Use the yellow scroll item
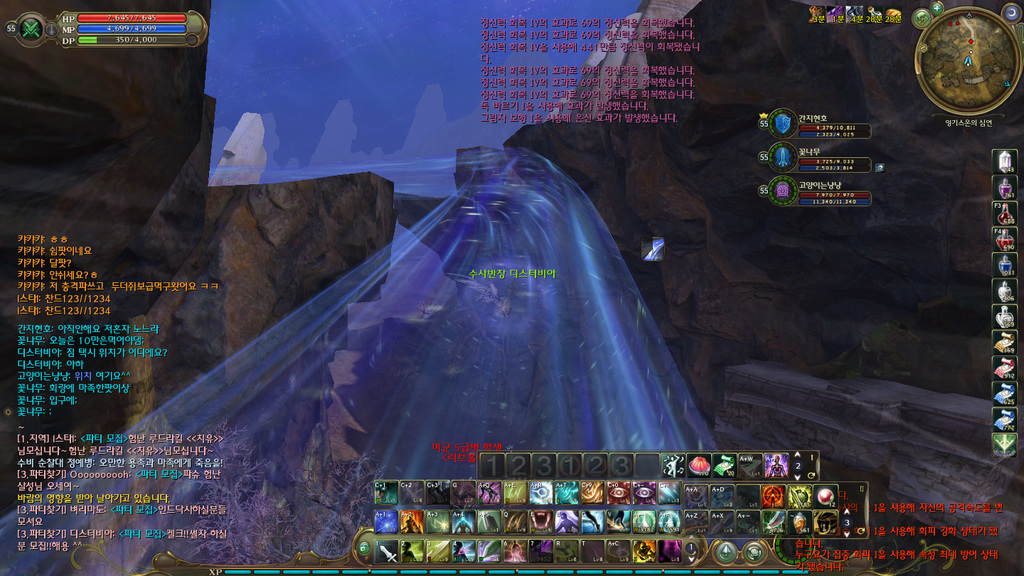Viewport: 1024px width, 576px height. (x=1005, y=342)
